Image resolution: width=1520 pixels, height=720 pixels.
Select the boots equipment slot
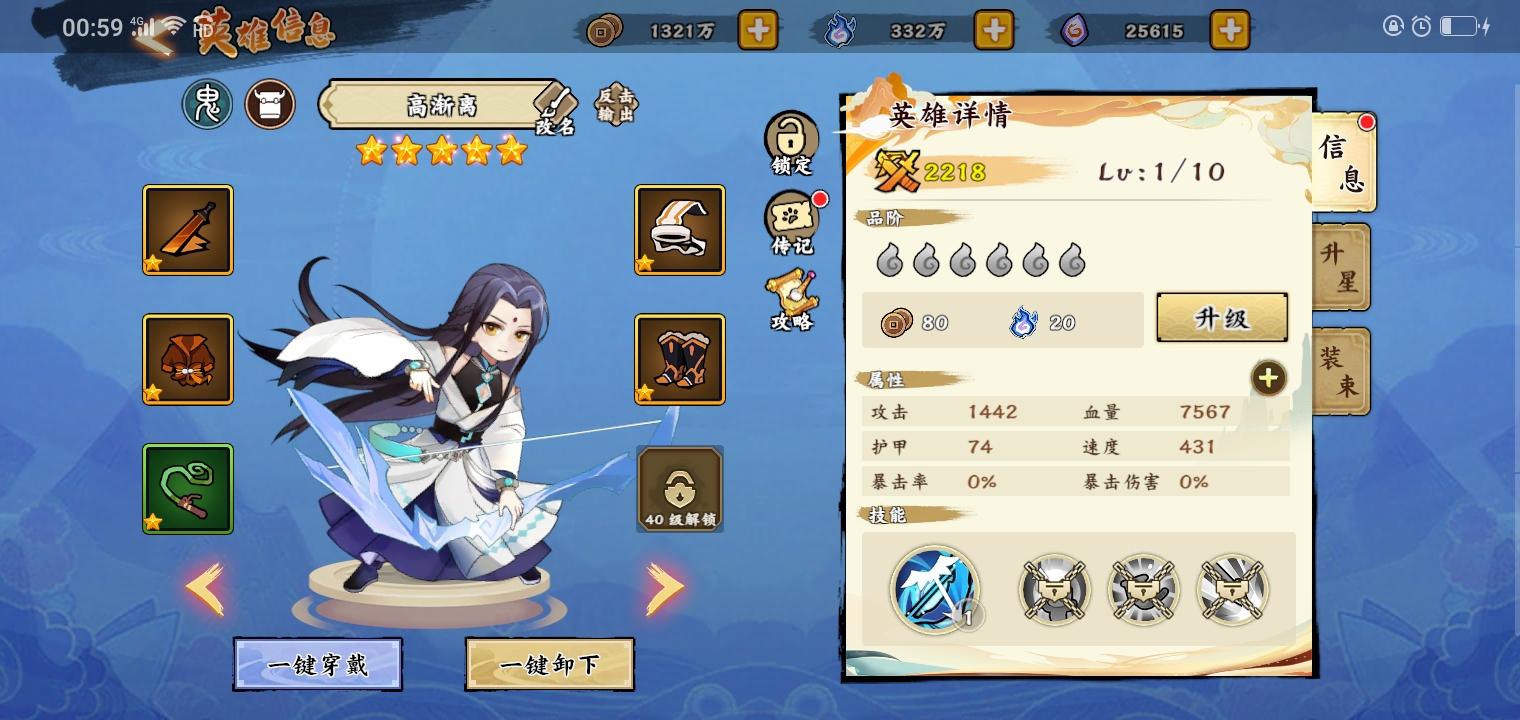[679, 359]
